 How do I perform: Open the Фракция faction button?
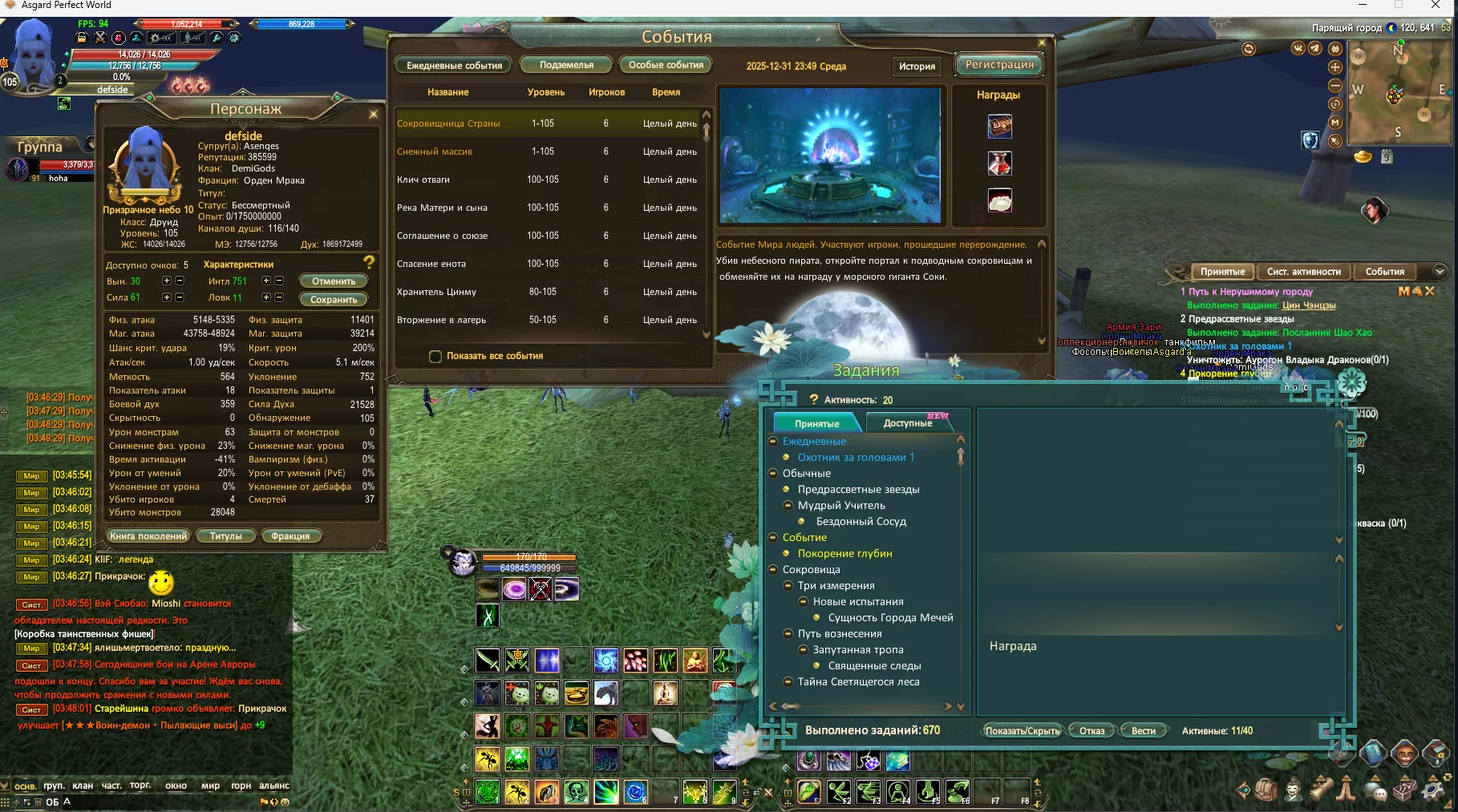[290, 536]
